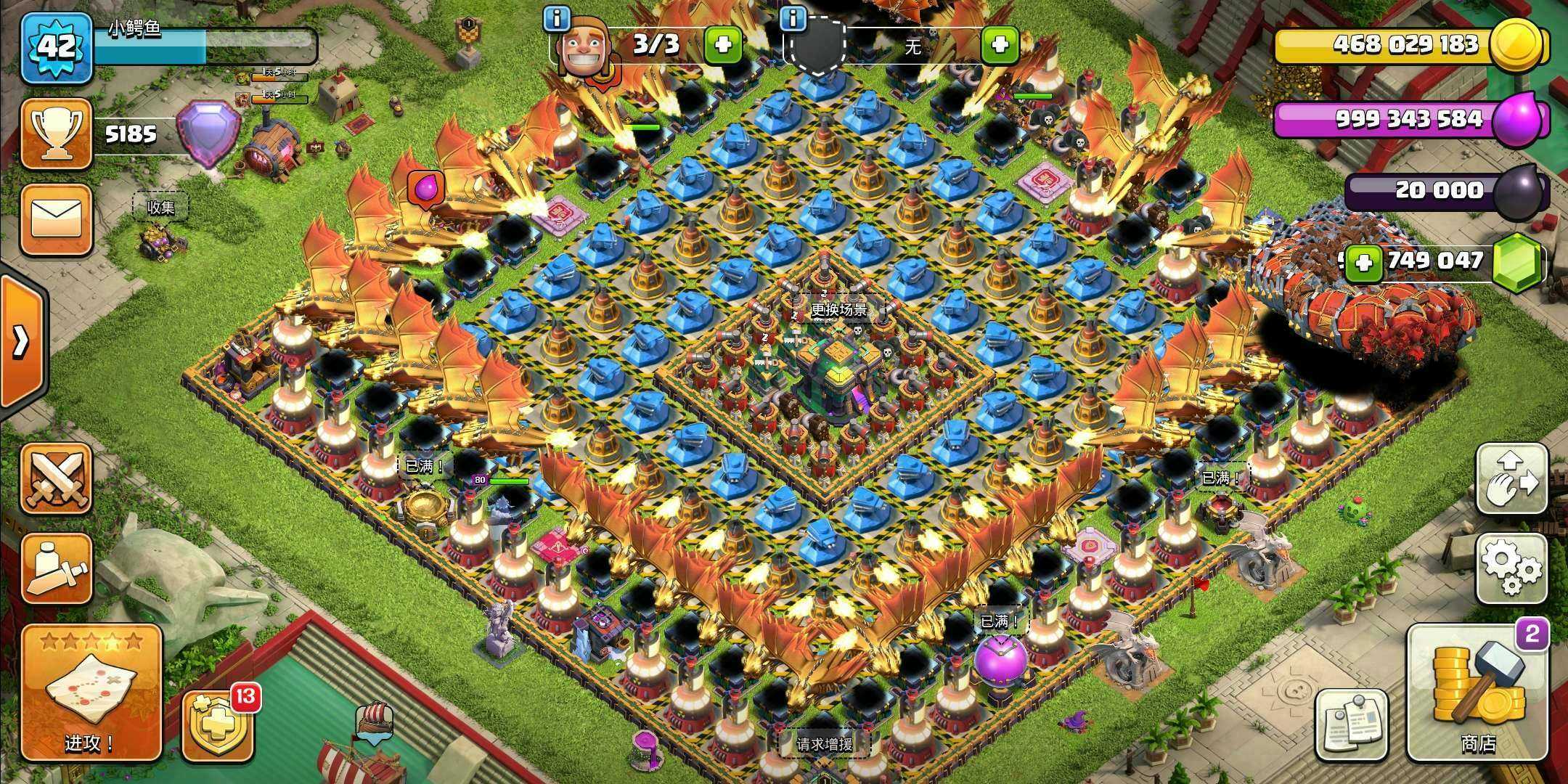
Task: Add a builder with the green plus
Action: pyautogui.click(x=723, y=45)
